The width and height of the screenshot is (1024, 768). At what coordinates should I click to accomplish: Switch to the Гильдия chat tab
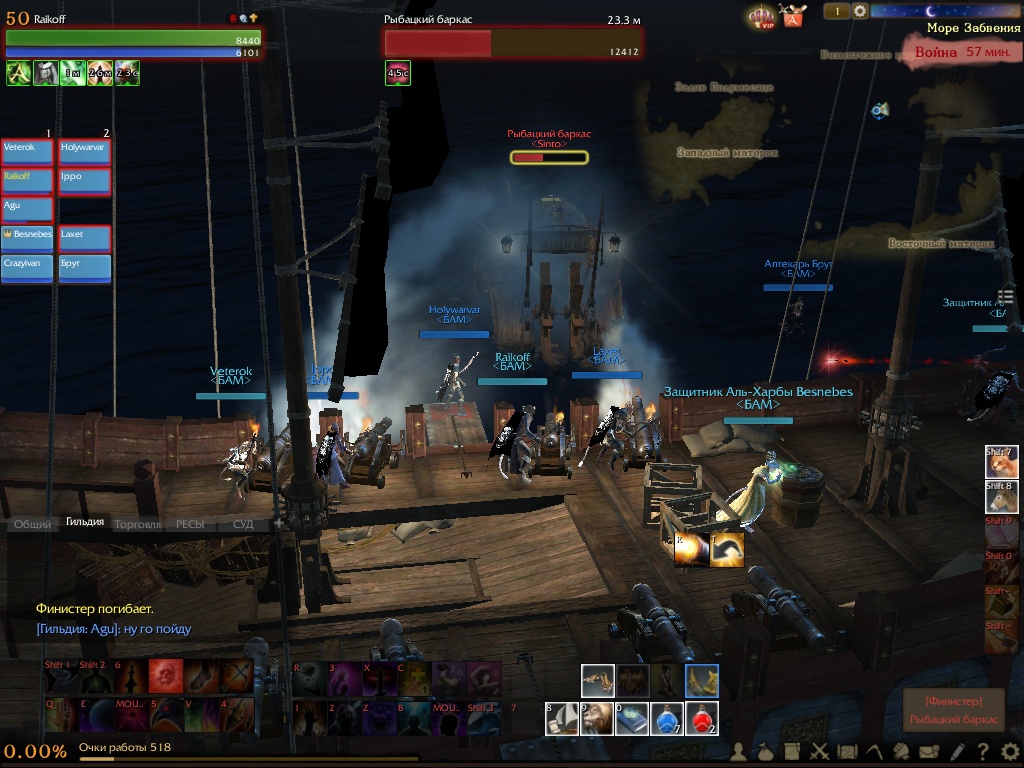[85, 523]
